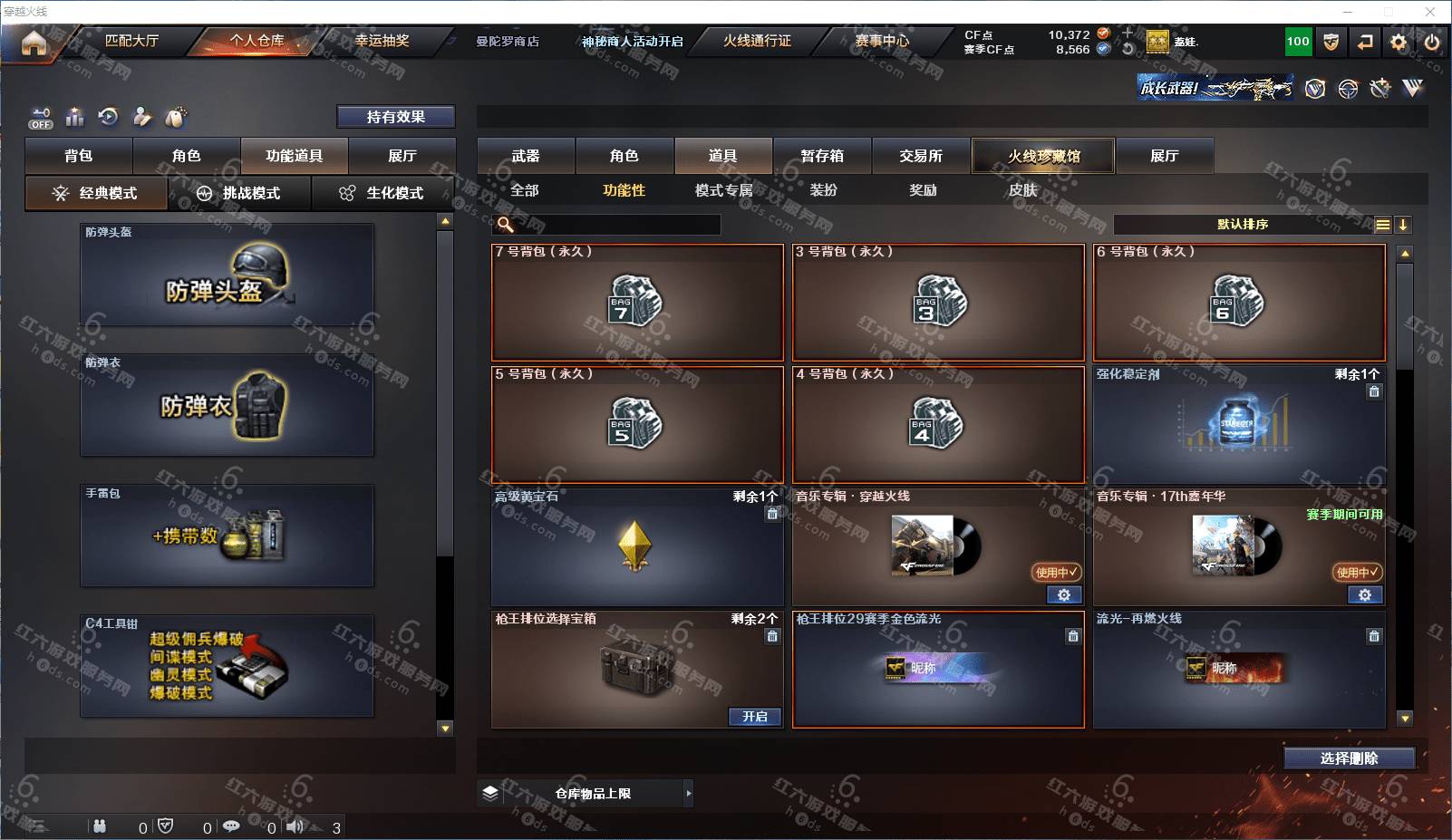Screen dimensions: 1452x840
Task: Choose the 防弹头盔 helmet slot
Action: (x=227, y=275)
